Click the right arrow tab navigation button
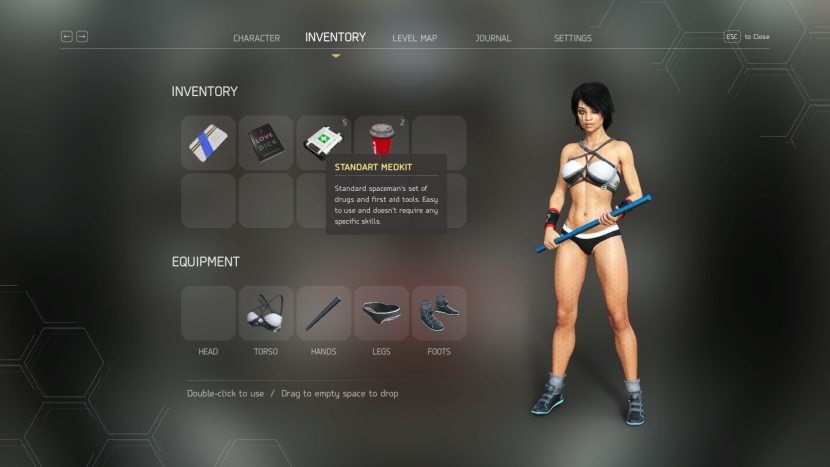The height and width of the screenshot is (467, 830). coord(82,36)
